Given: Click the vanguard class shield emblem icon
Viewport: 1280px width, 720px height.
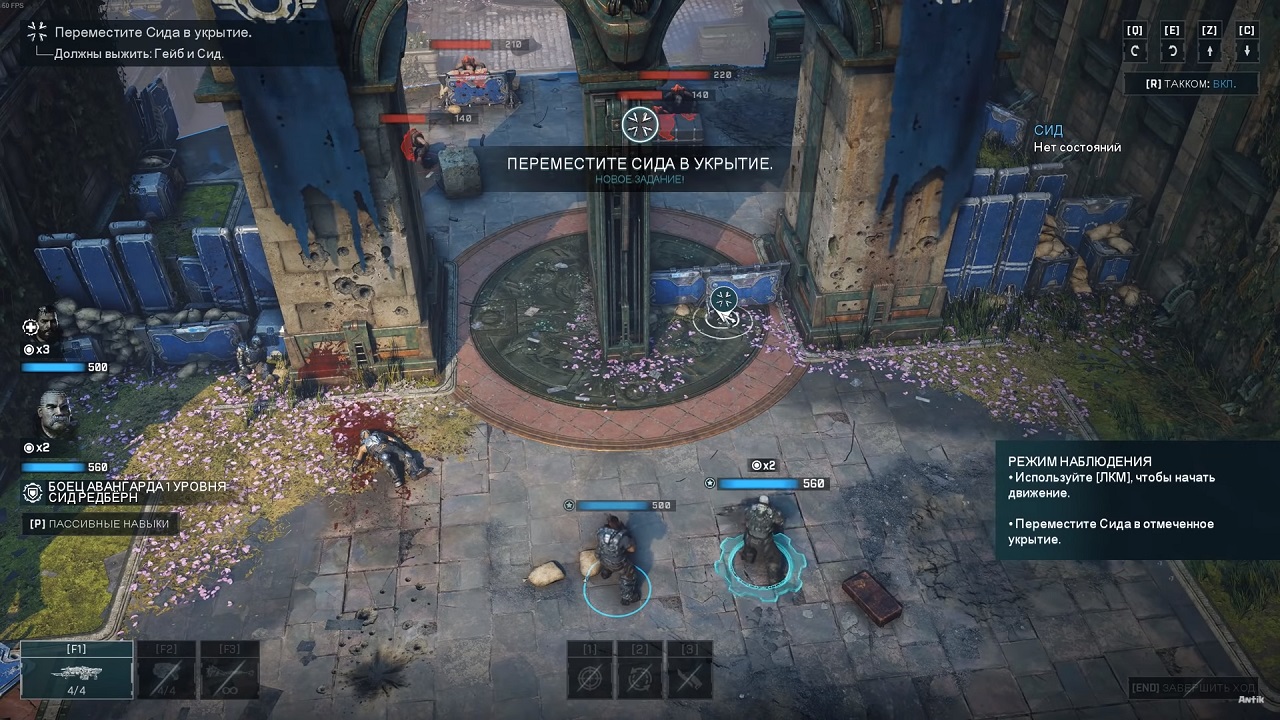Looking at the screenshot, I should 33,492.
